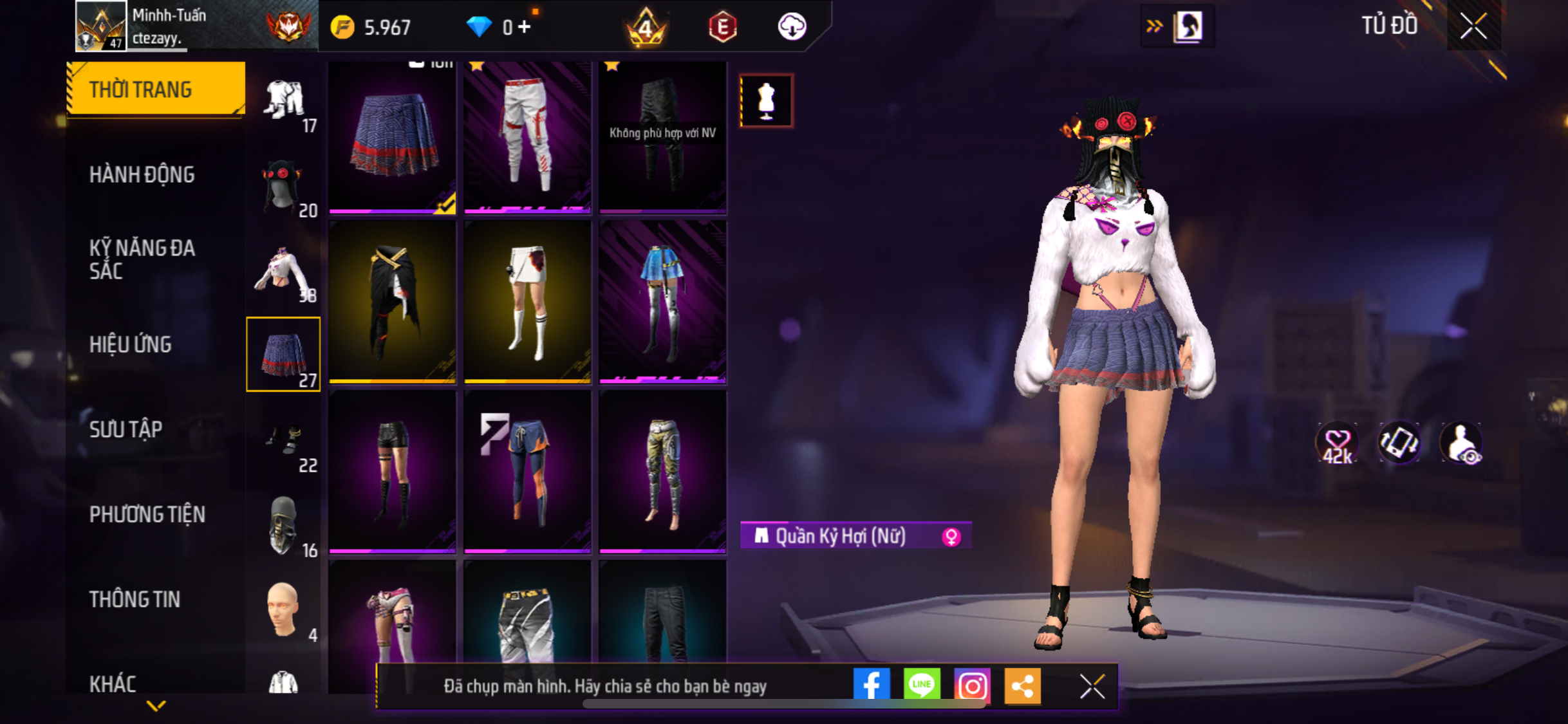The image size is (1568, 724).
Task: Pick the blue skirt with silver leggings
Action: tap(662, 301)
